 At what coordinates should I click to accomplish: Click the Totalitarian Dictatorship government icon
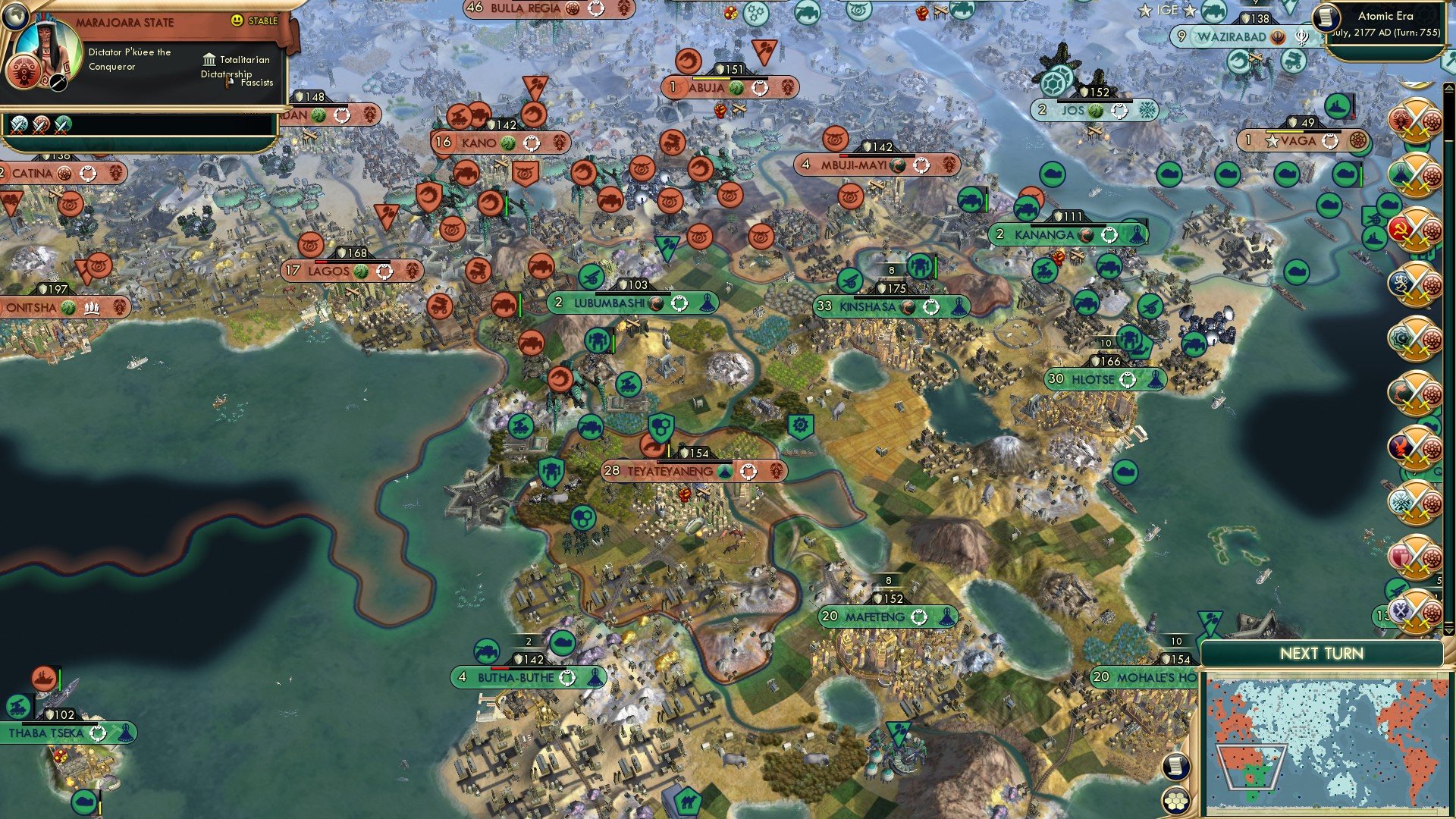click(x=209, y=61)
